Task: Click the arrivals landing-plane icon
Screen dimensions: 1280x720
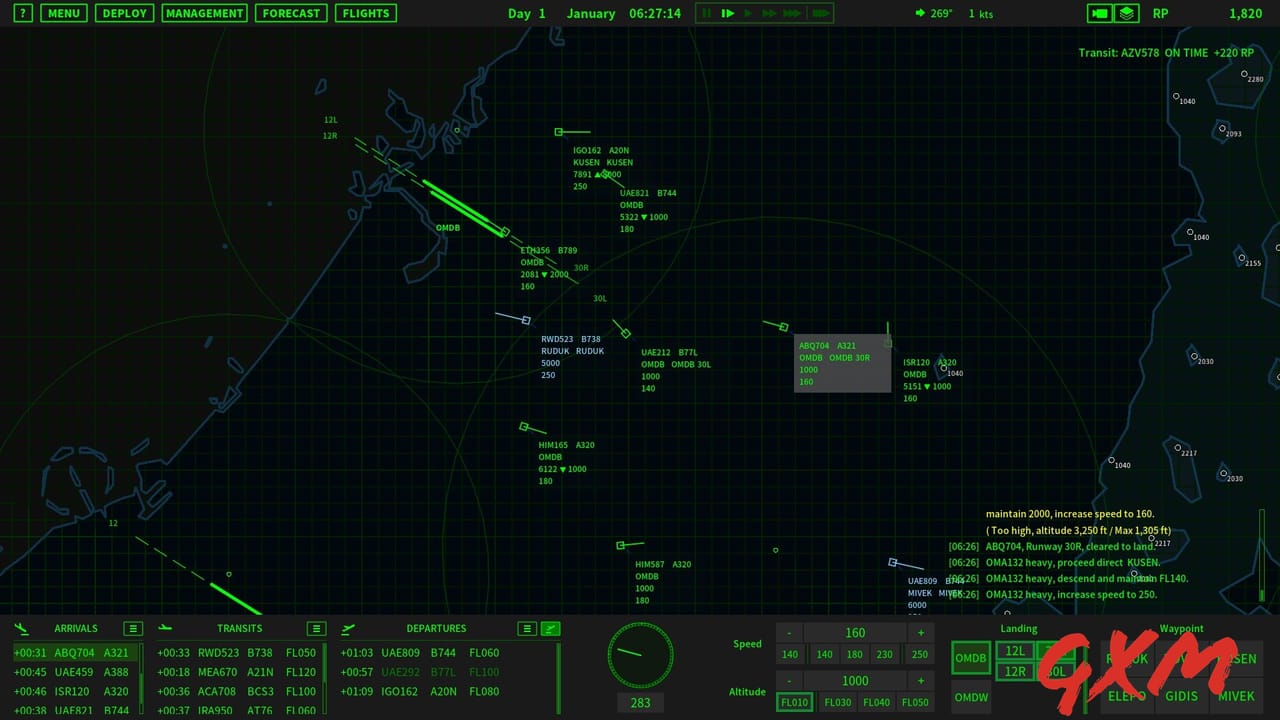Action: 21,628
